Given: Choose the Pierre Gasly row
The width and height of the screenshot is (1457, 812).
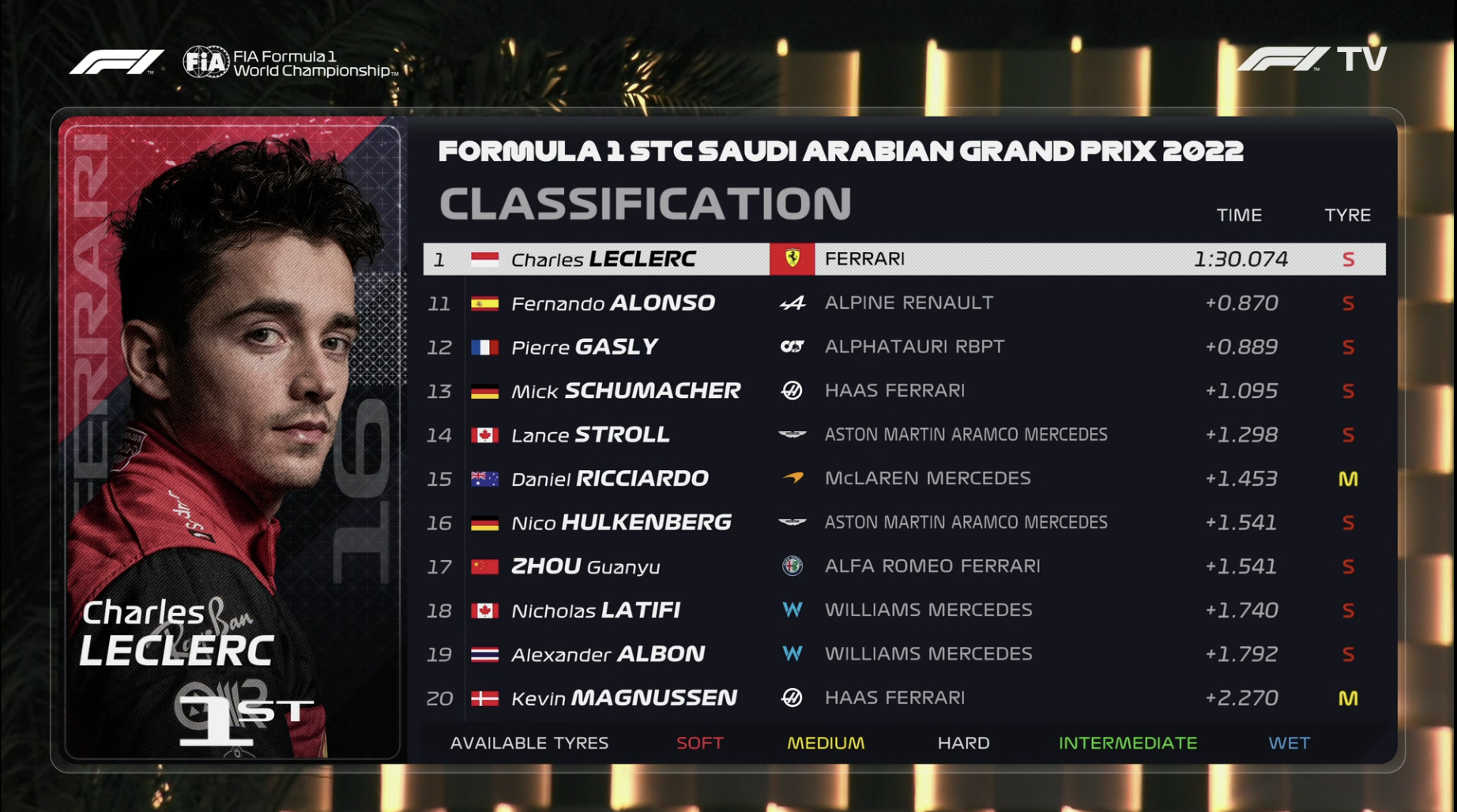Looking at the screenshot, I should (903, 347).
